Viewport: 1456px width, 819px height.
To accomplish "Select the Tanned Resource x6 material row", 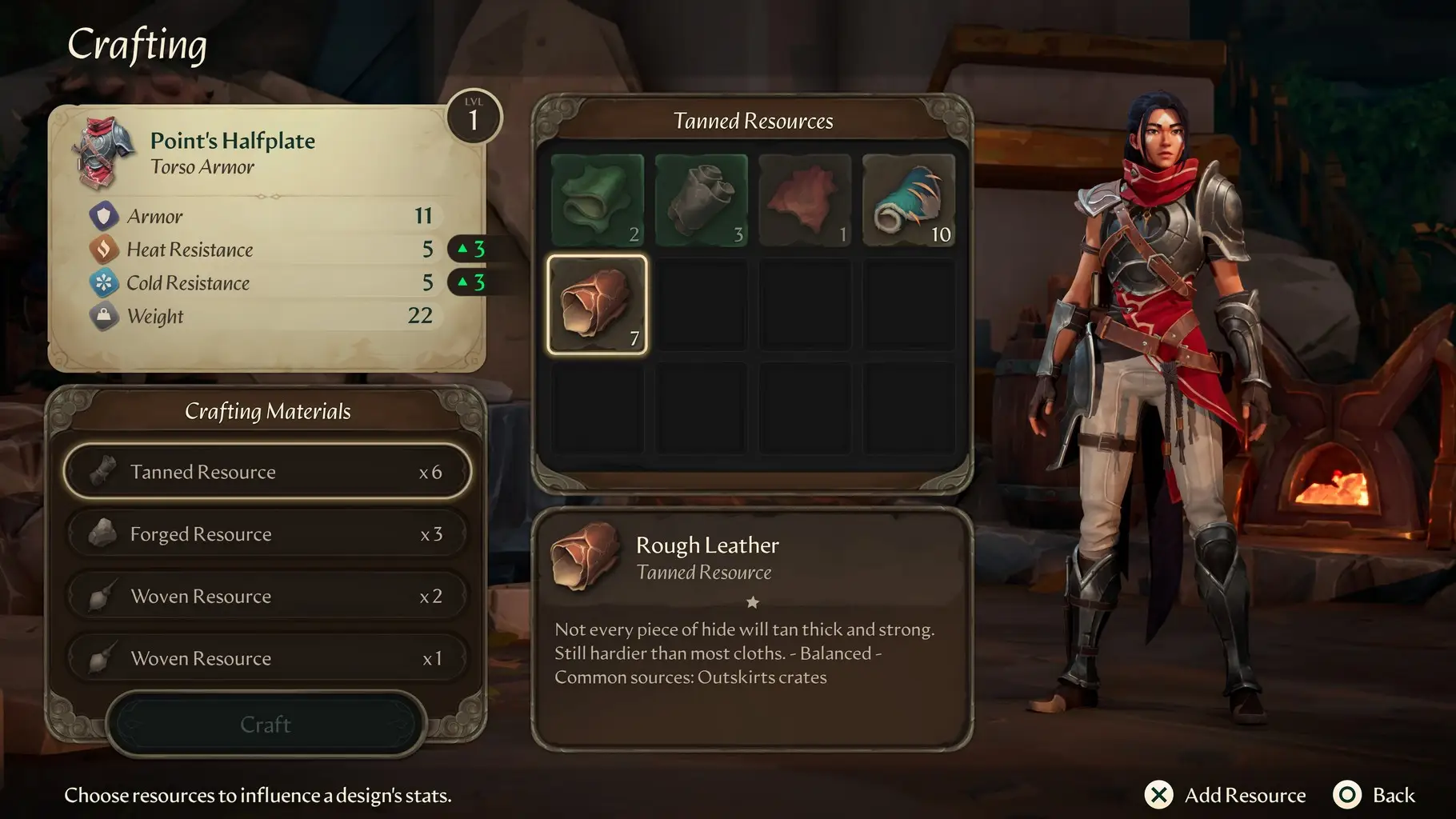I will [x=267, y=472].
